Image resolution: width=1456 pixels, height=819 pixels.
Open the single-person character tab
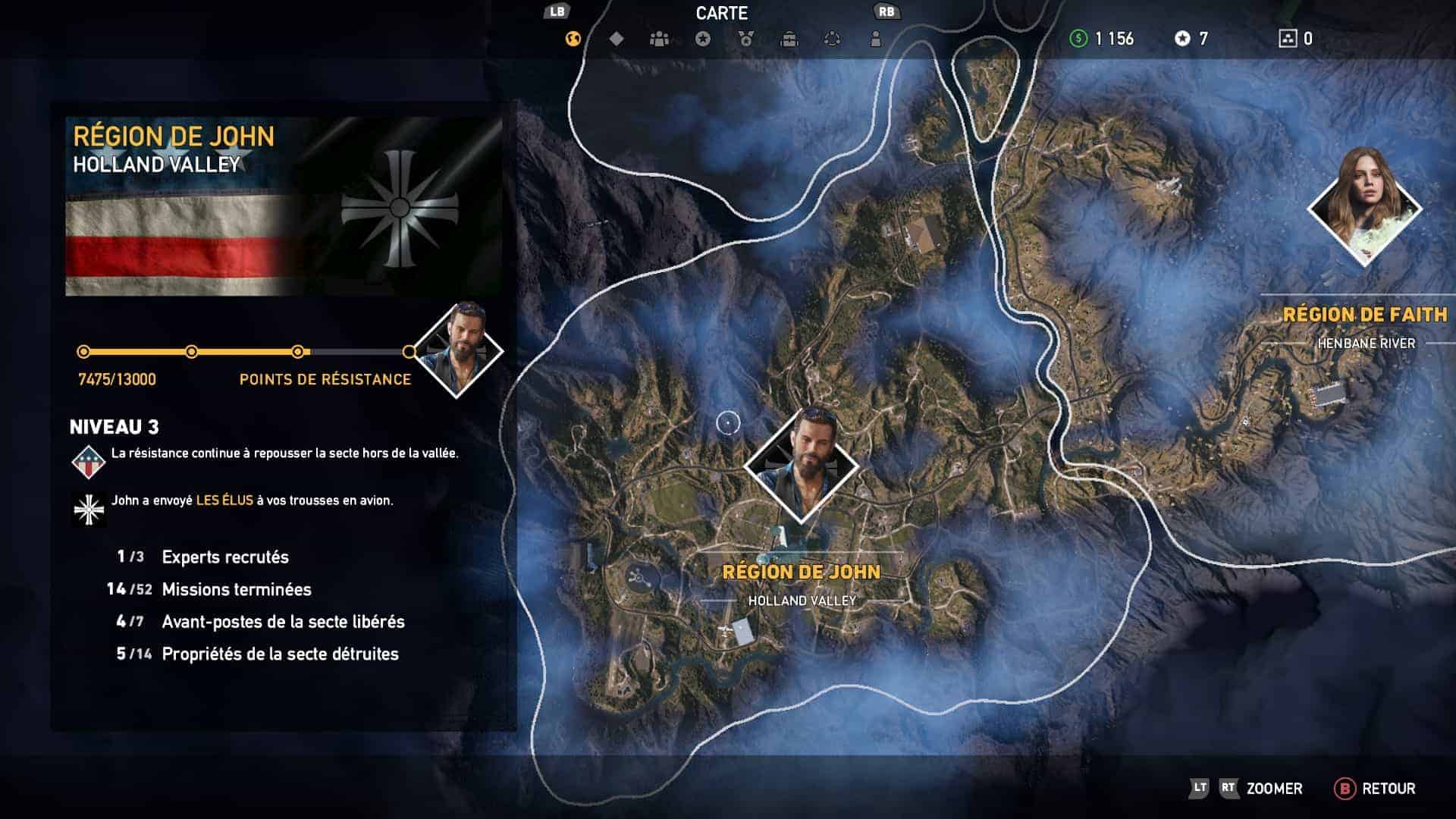[876, 39]
